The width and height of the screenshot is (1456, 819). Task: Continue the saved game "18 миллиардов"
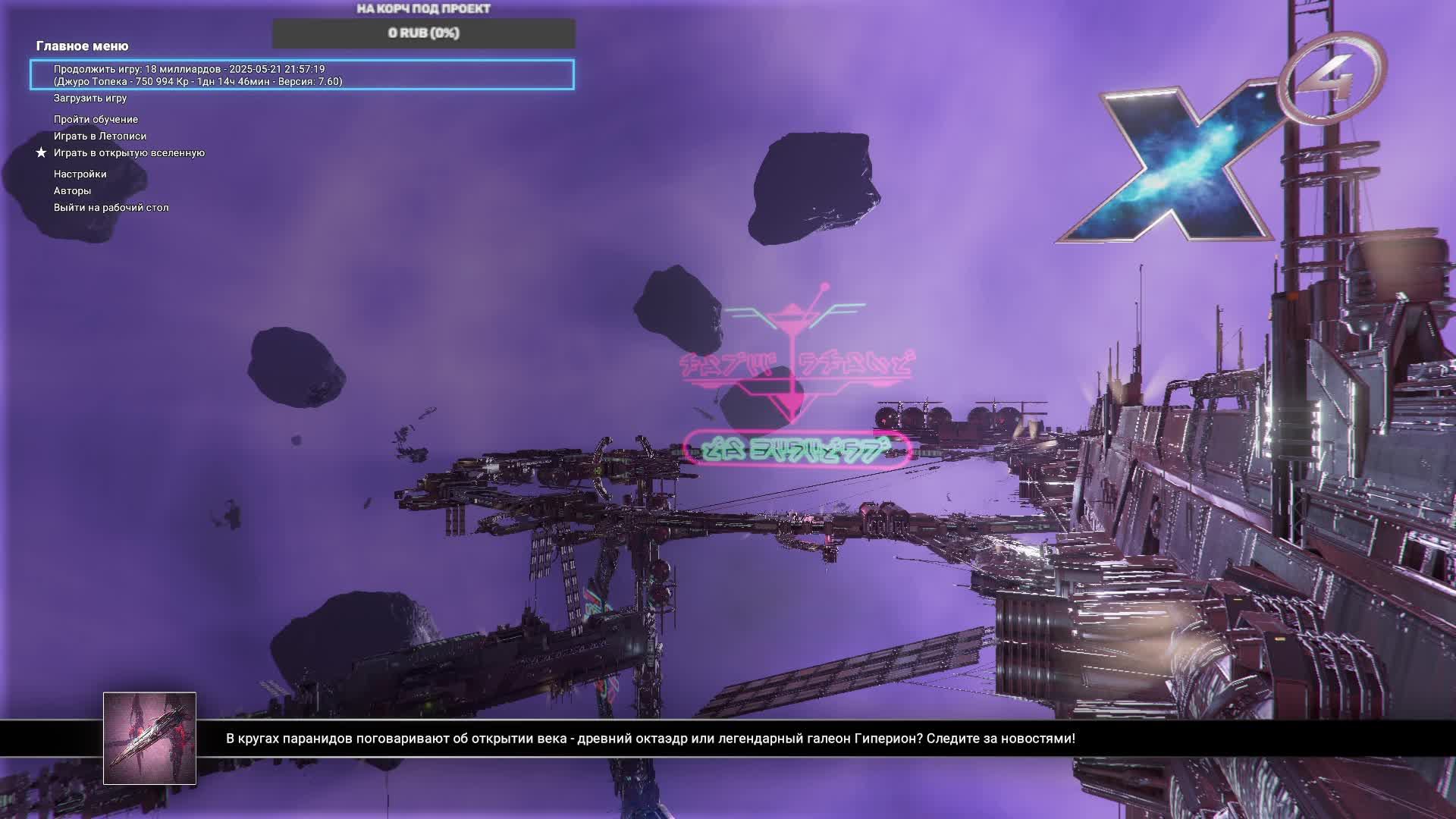(x=302, y=75)
